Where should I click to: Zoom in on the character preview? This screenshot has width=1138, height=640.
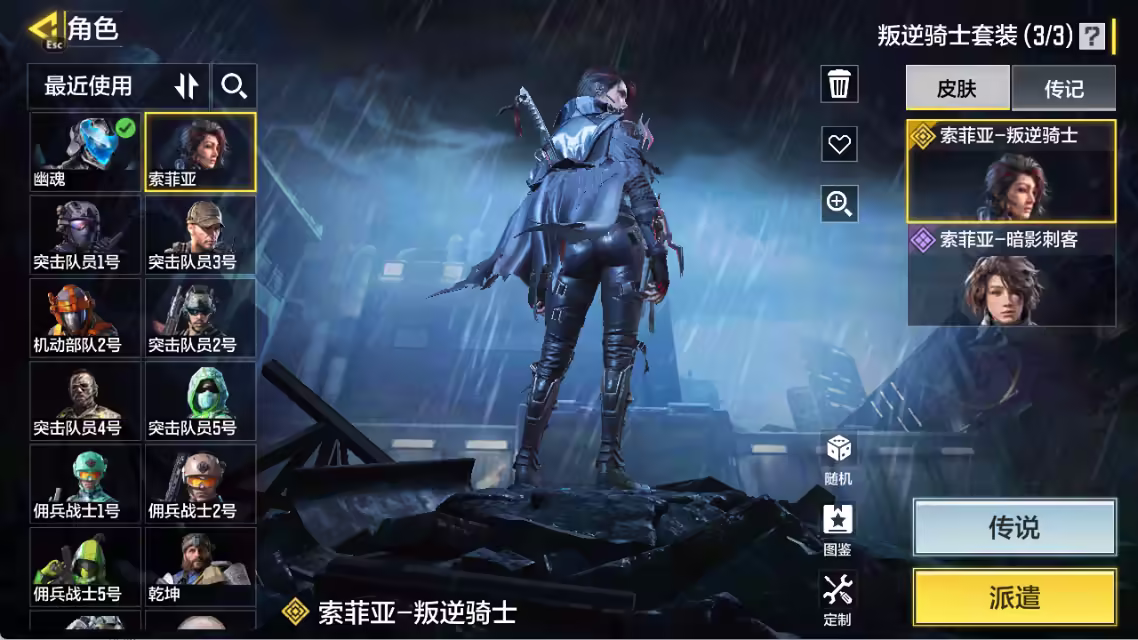(x=839, y=204)
